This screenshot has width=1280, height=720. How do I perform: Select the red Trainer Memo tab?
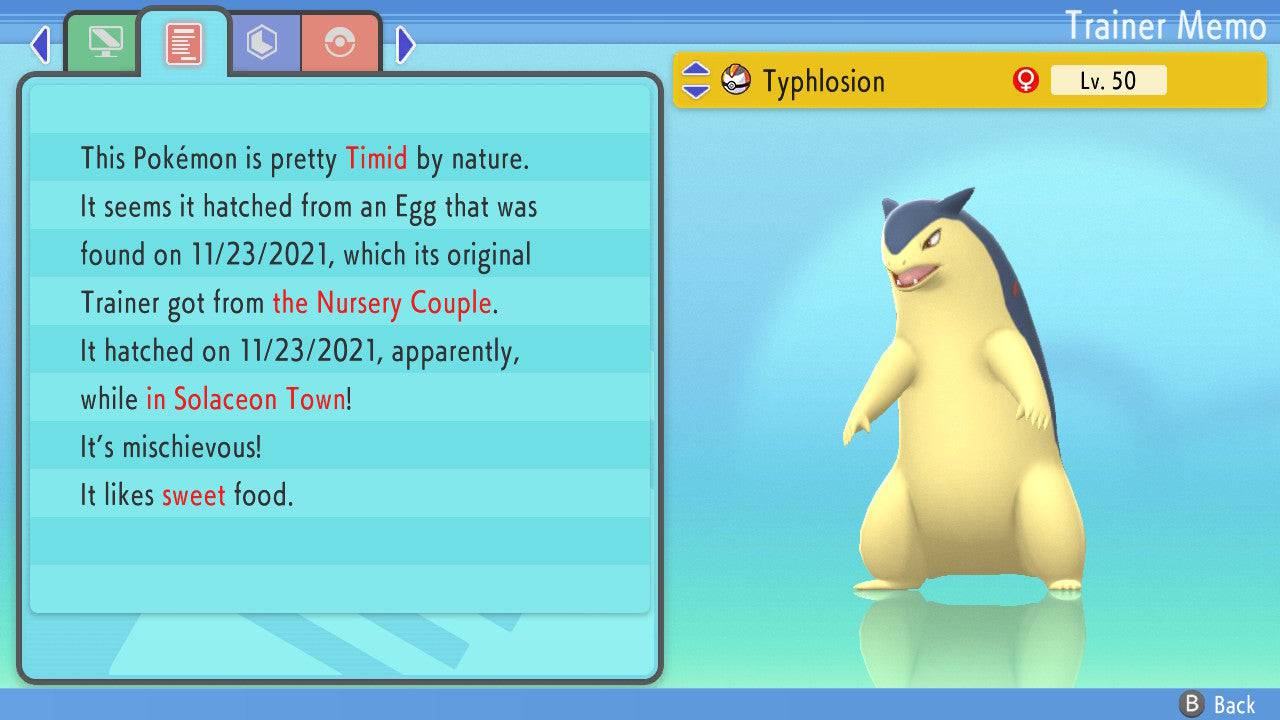coord(184,43)
